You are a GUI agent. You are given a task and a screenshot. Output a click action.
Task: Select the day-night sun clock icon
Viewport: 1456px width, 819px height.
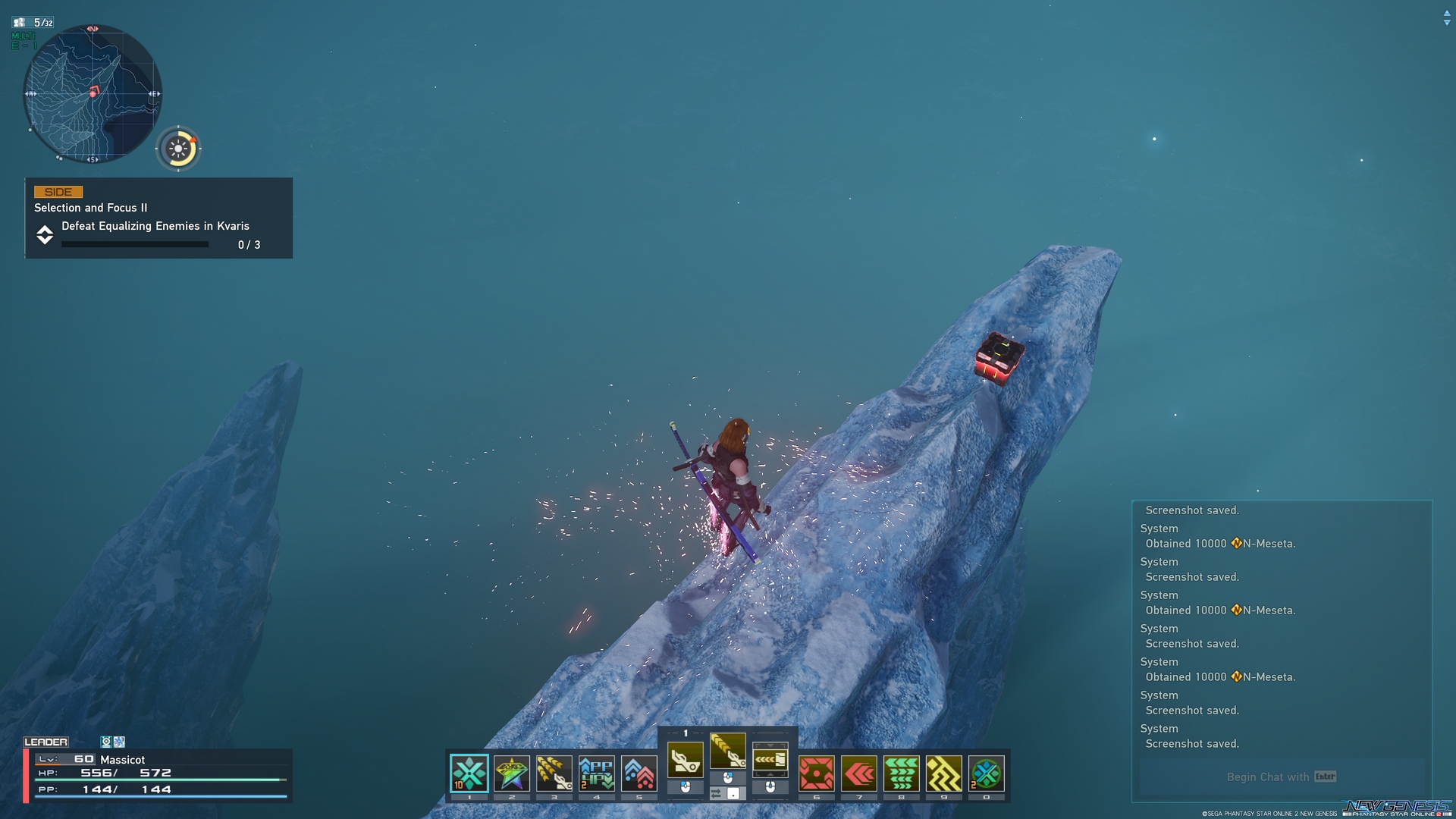pyautogui.click(x=179, y=149)
